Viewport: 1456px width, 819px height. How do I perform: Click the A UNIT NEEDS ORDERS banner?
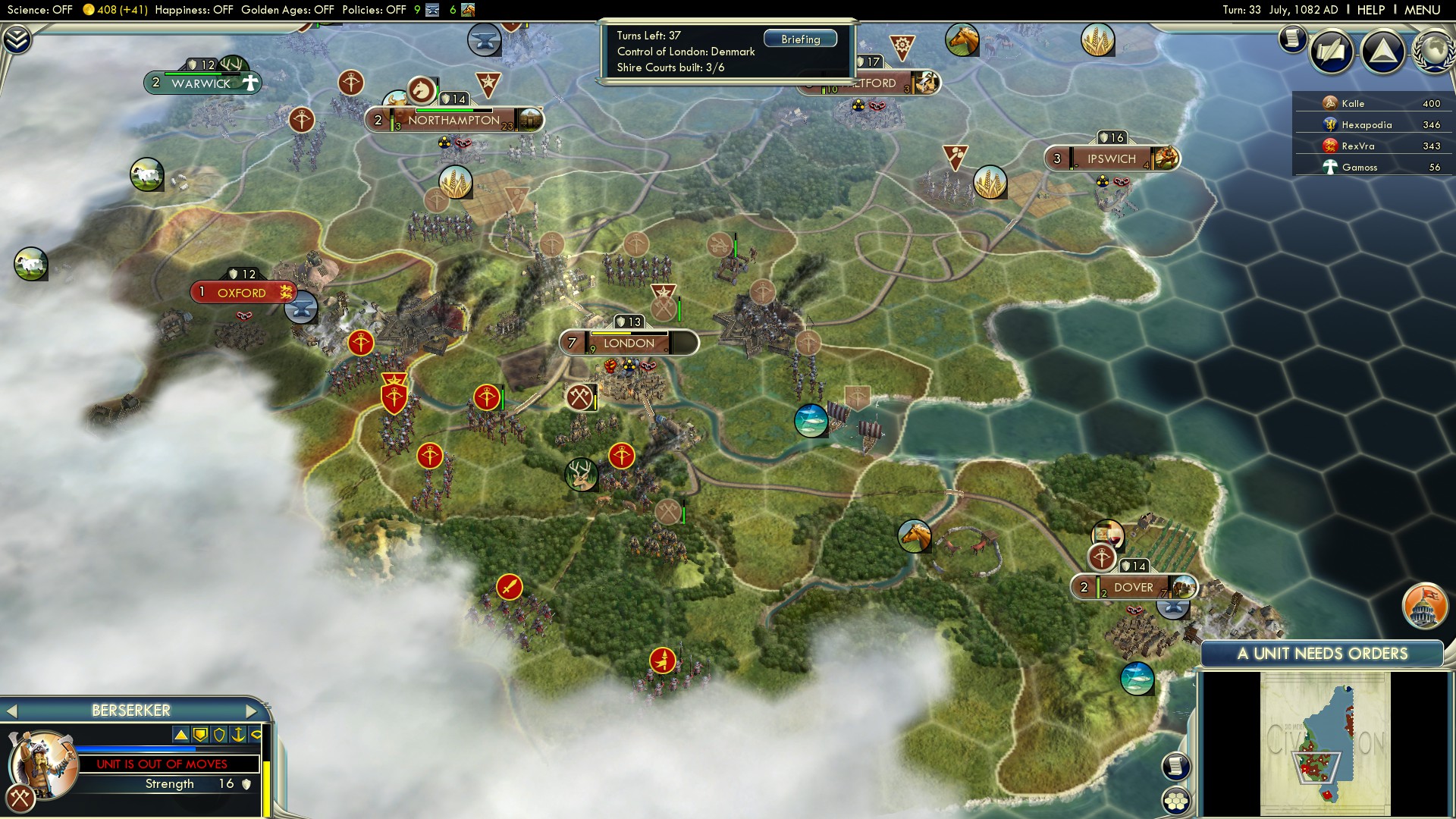(x=1323, y=653)
